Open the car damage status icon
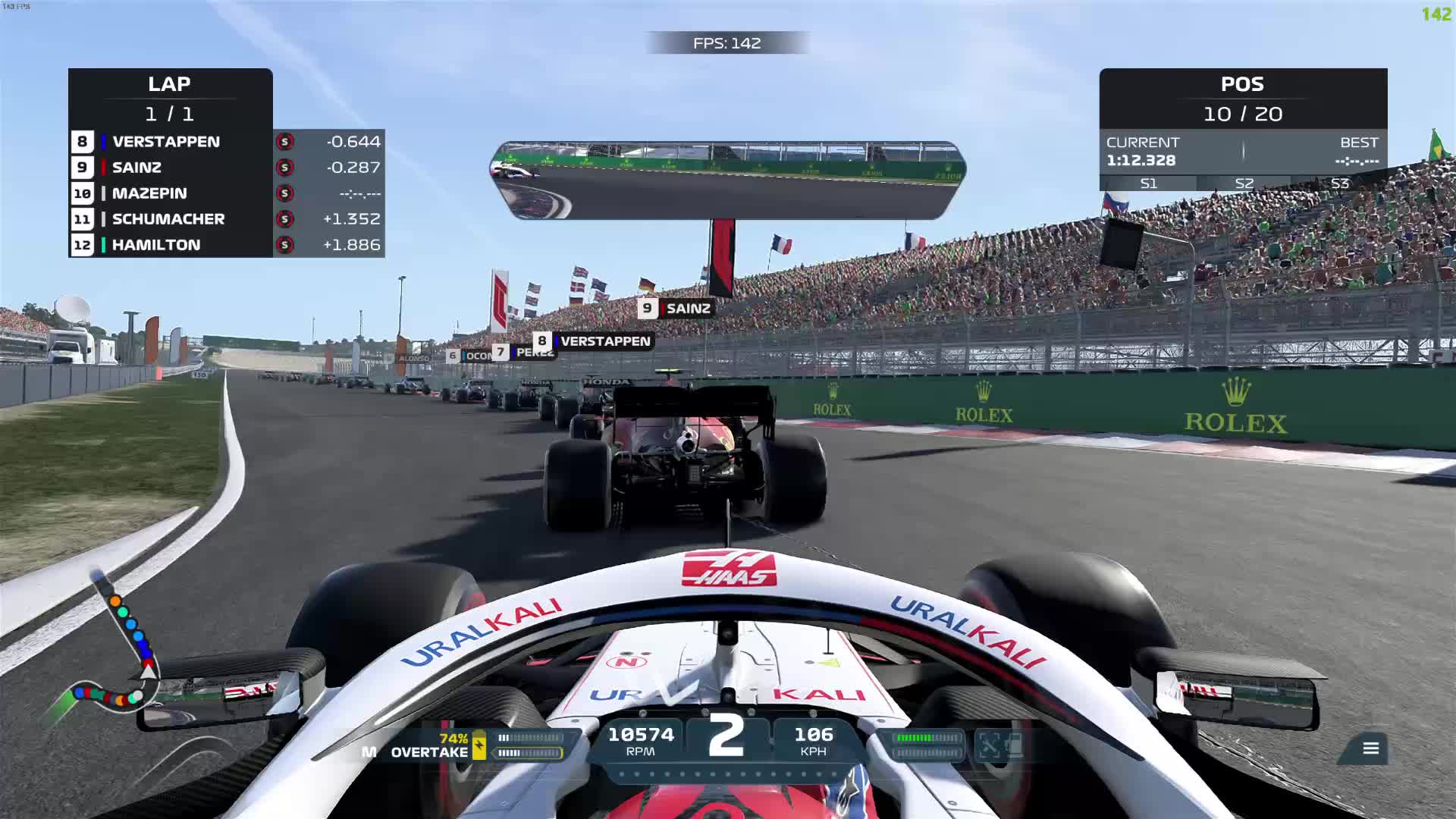 [x=999, y=745]
